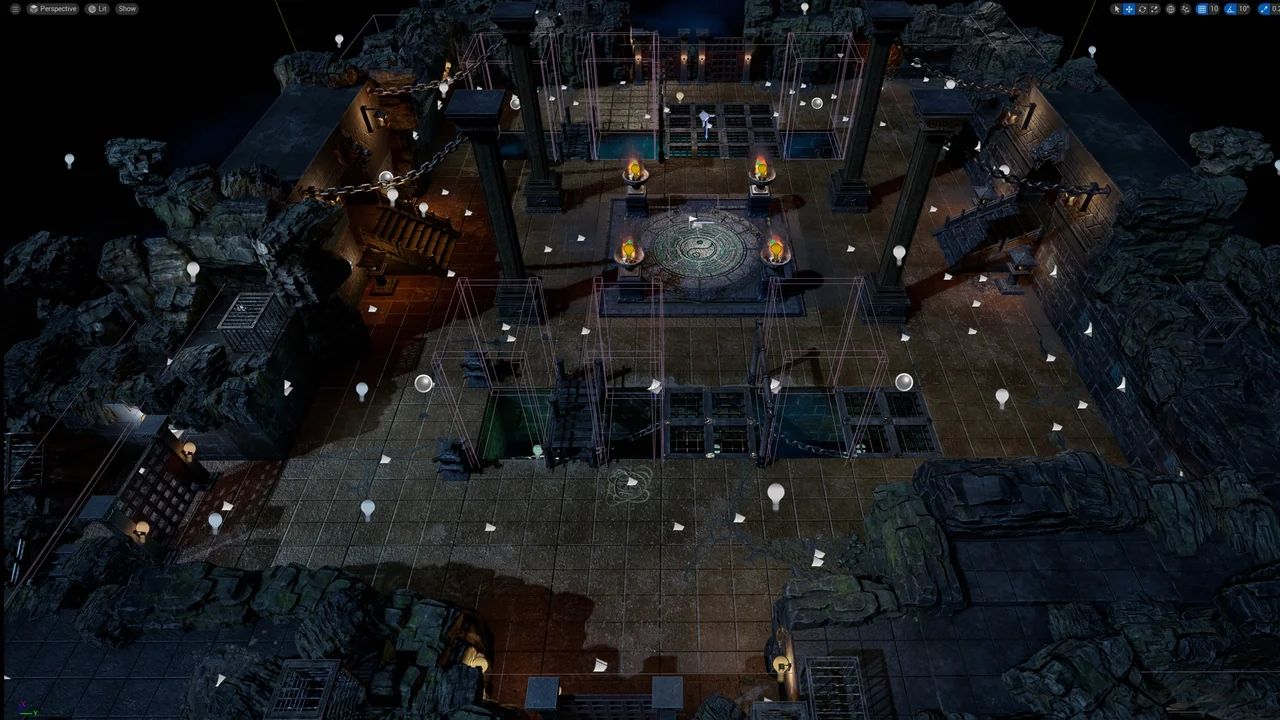Switch to the Scale tool

click(1154, 9)
